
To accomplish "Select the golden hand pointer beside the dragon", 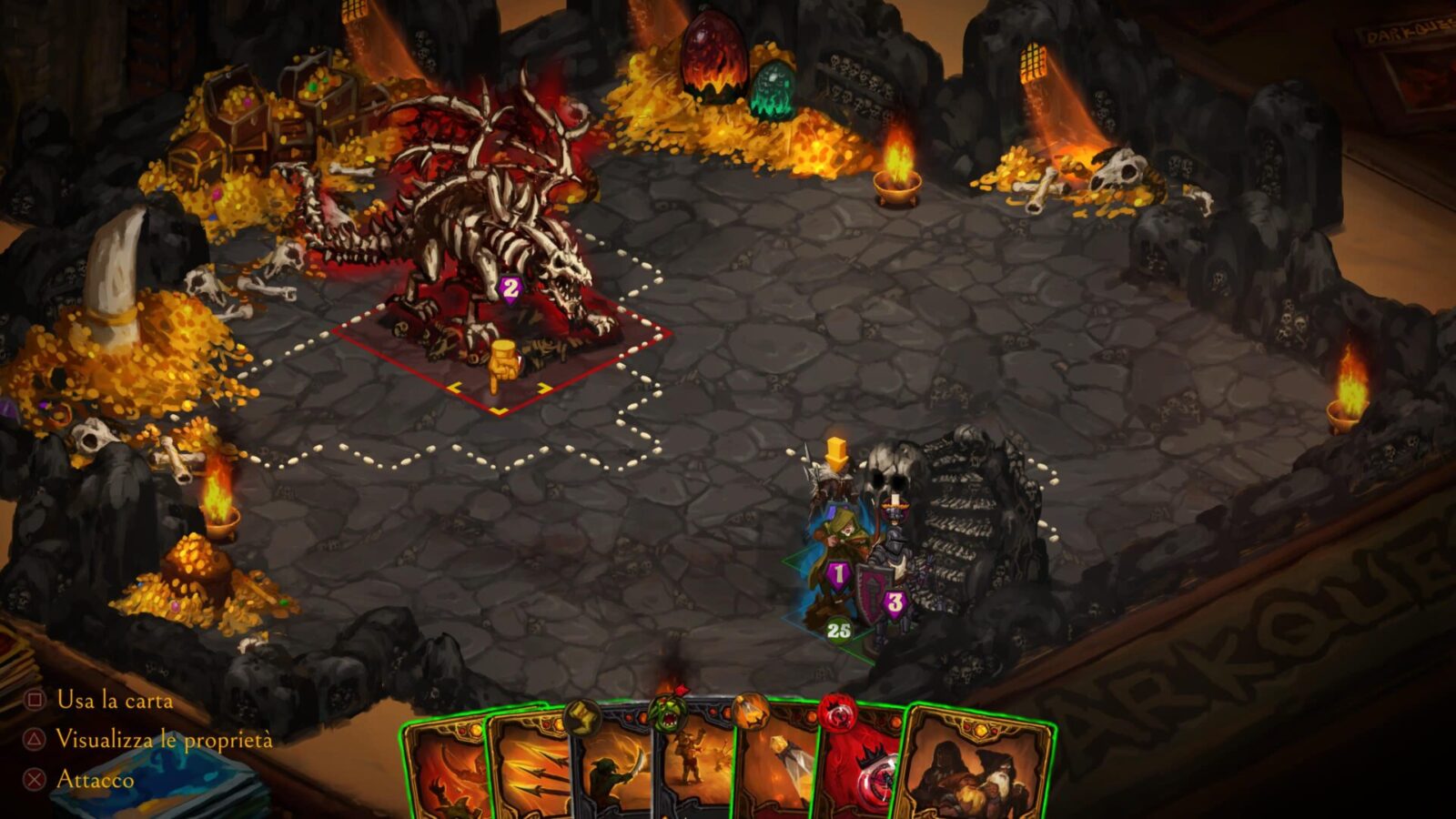I will [x=502, y=364].
